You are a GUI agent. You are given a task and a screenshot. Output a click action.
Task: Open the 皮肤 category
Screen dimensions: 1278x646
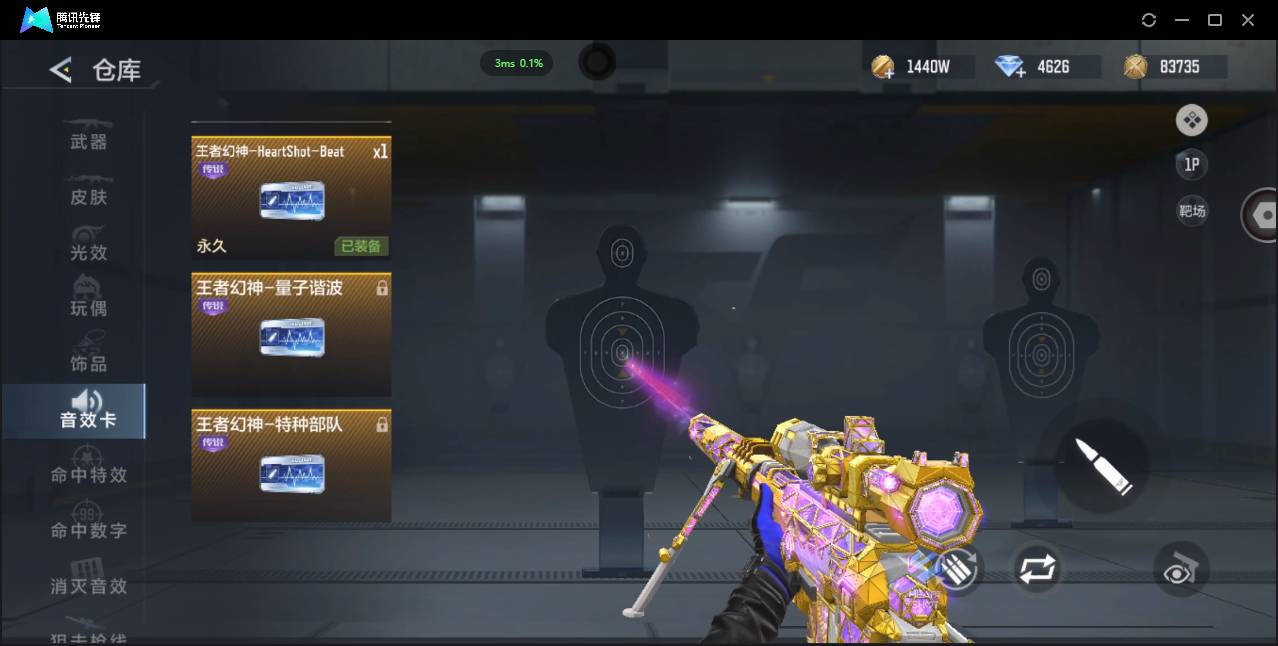coord(88,197)
